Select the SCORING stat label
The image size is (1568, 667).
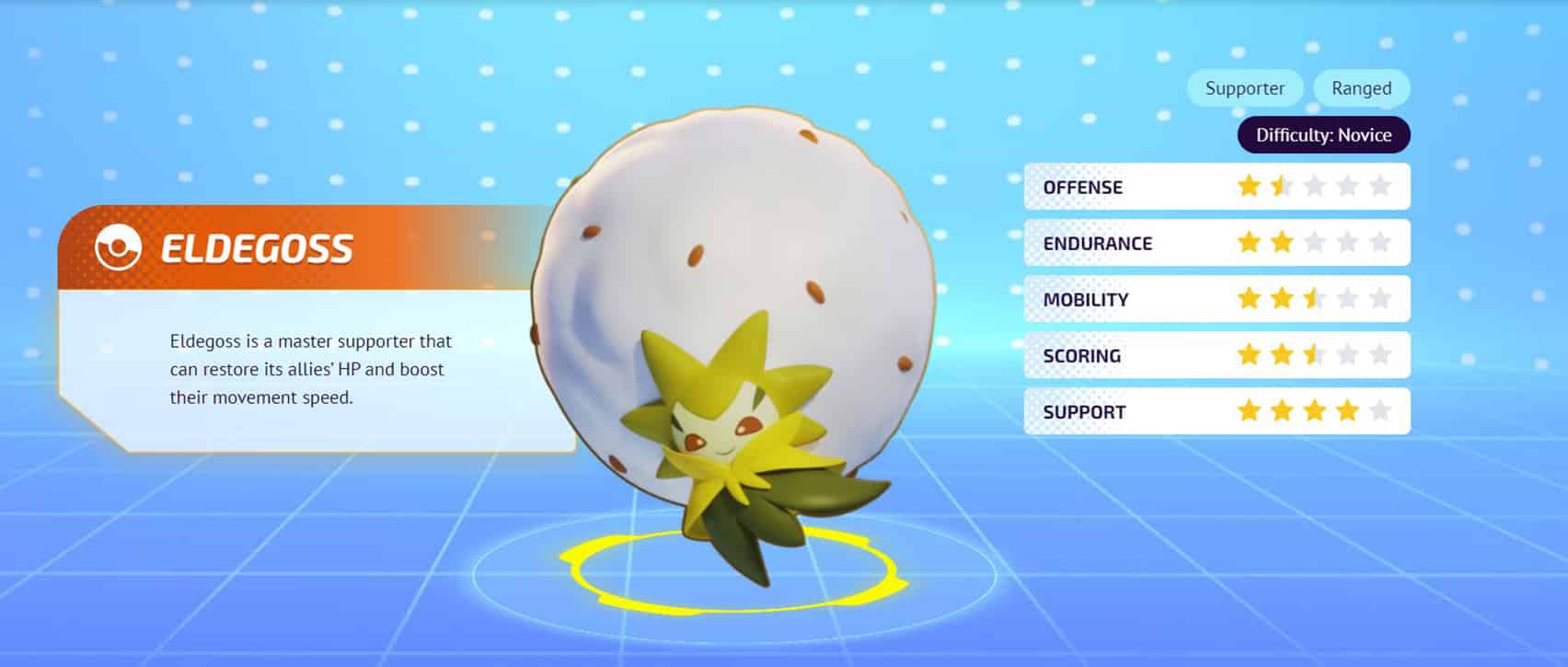(x=1081, y=354)
